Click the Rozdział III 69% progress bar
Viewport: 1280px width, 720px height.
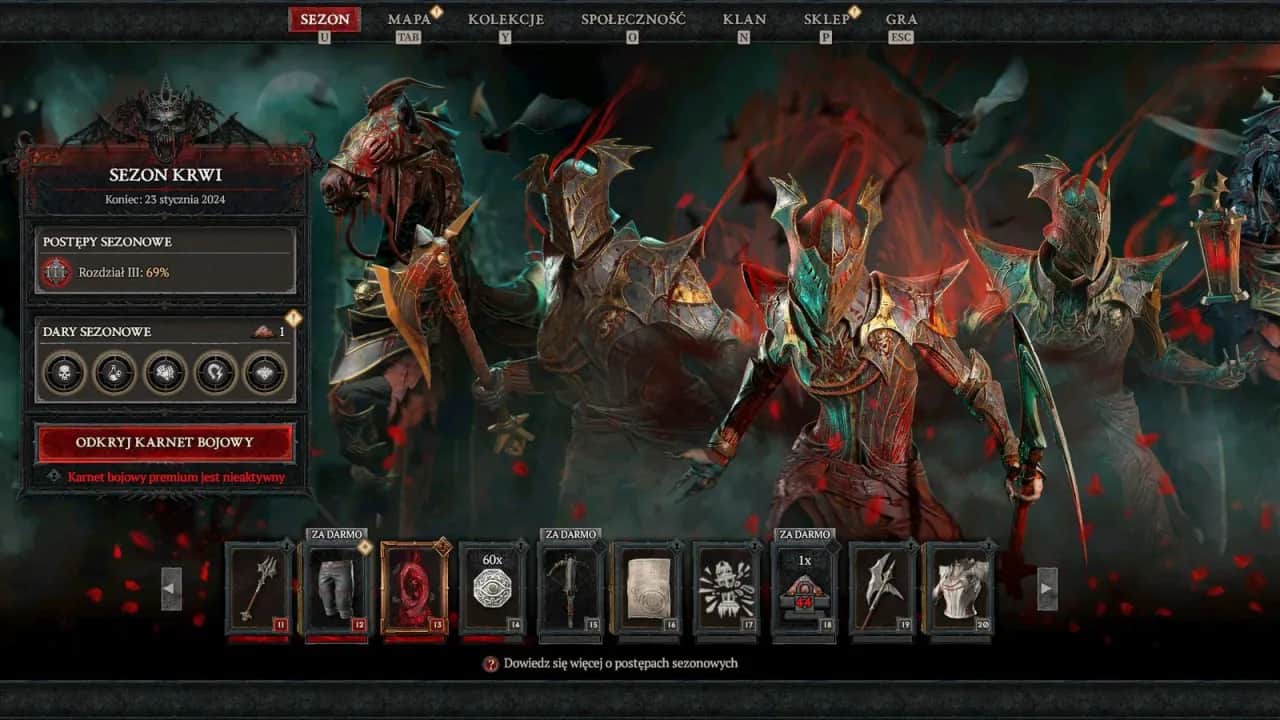165,271
